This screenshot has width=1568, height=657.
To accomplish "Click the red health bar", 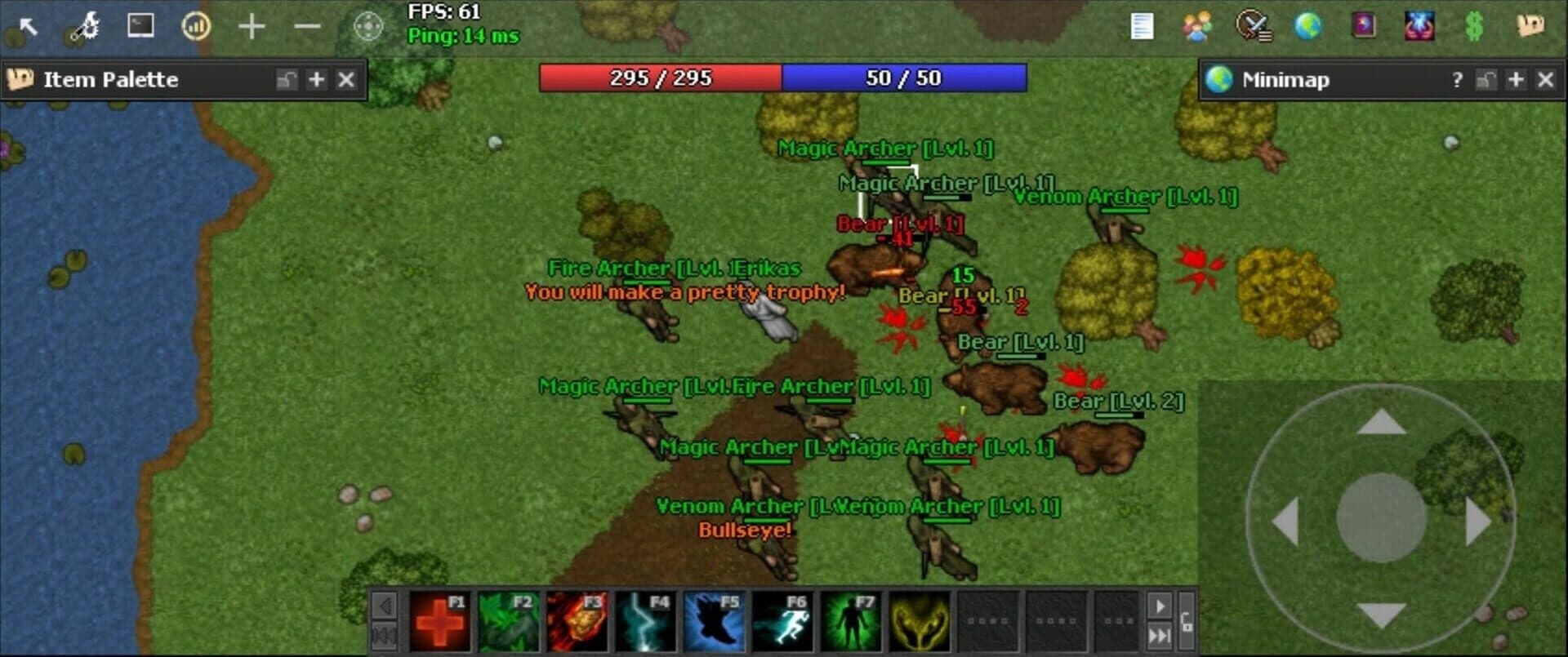I will pyautogui.click(x=661, y=80).
